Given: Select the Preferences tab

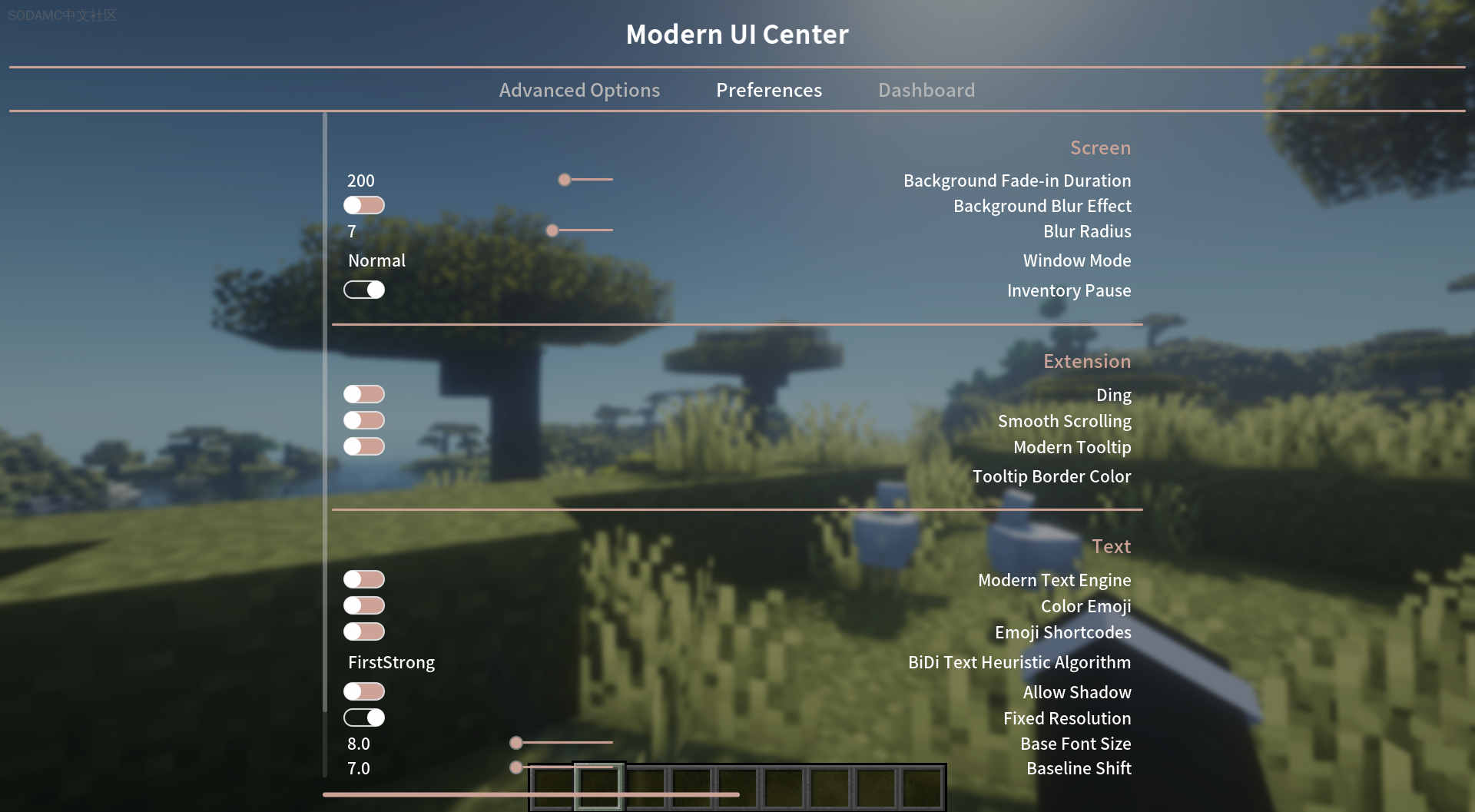Looking at the screenshot, I should 768,90.
